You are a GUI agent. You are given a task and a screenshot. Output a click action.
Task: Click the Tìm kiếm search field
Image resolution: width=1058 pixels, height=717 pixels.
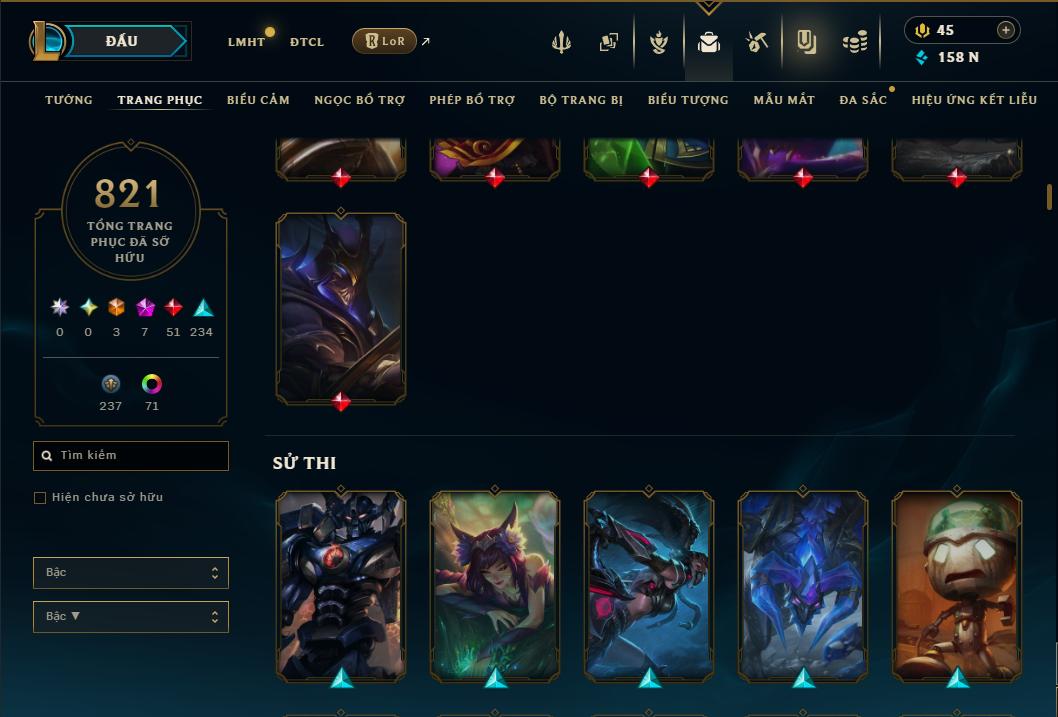point(131,456)
